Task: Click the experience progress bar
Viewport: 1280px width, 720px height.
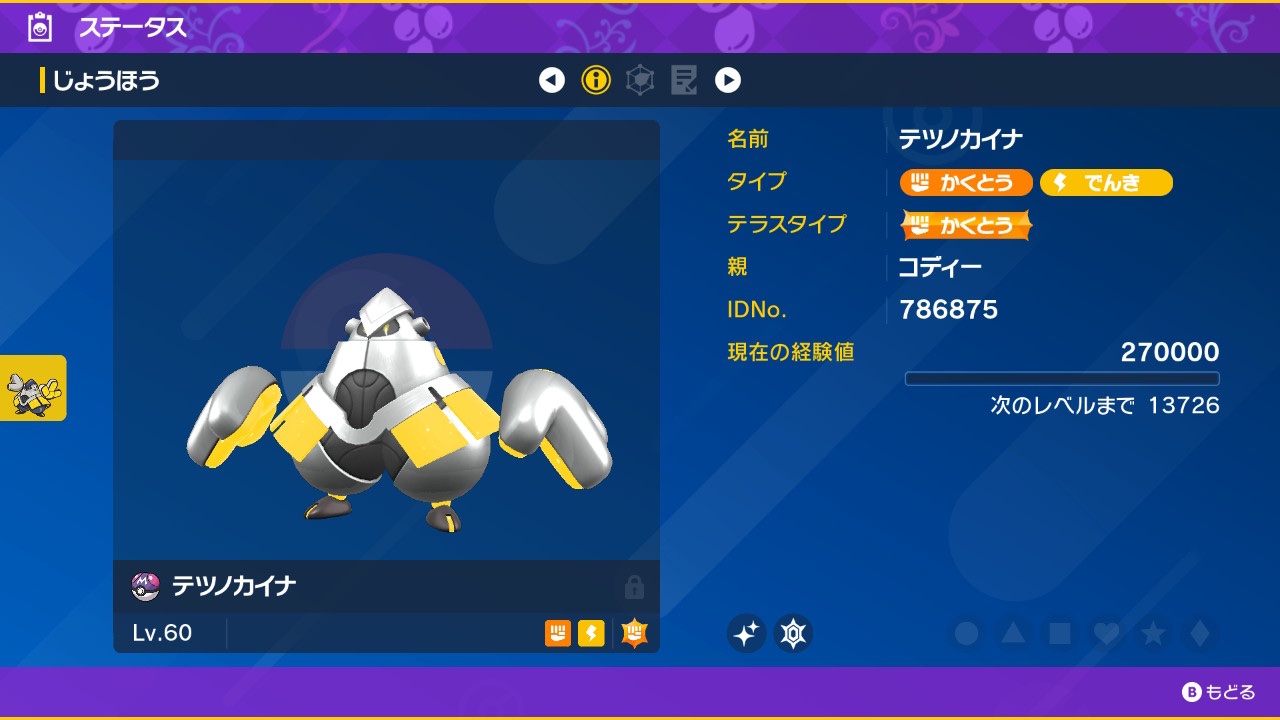Action: tap(1062, 378)
